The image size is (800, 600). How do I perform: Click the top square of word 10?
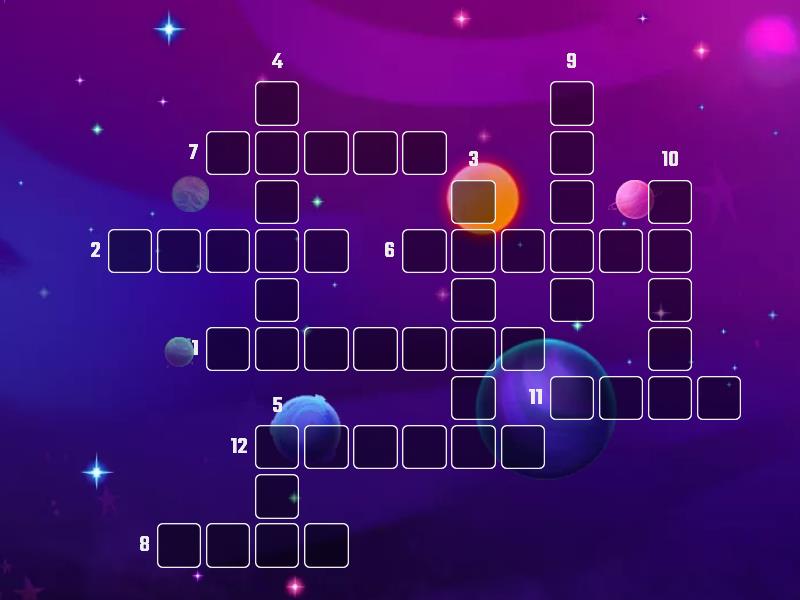point(670,201)
